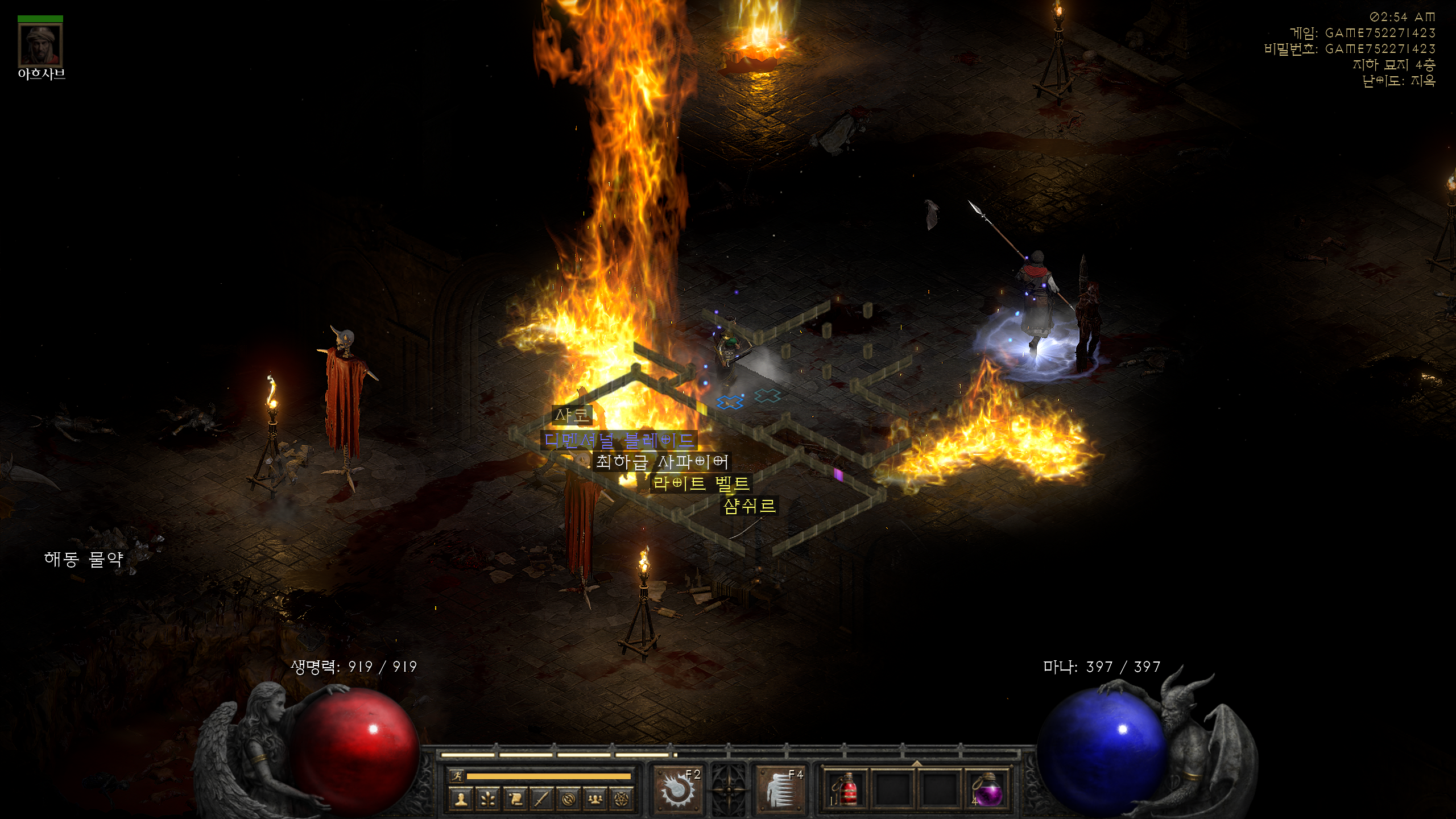Open the character stats panel button
Image resolution: width=1456 pixels, height=819 pixels.
(x=461, y=799)
